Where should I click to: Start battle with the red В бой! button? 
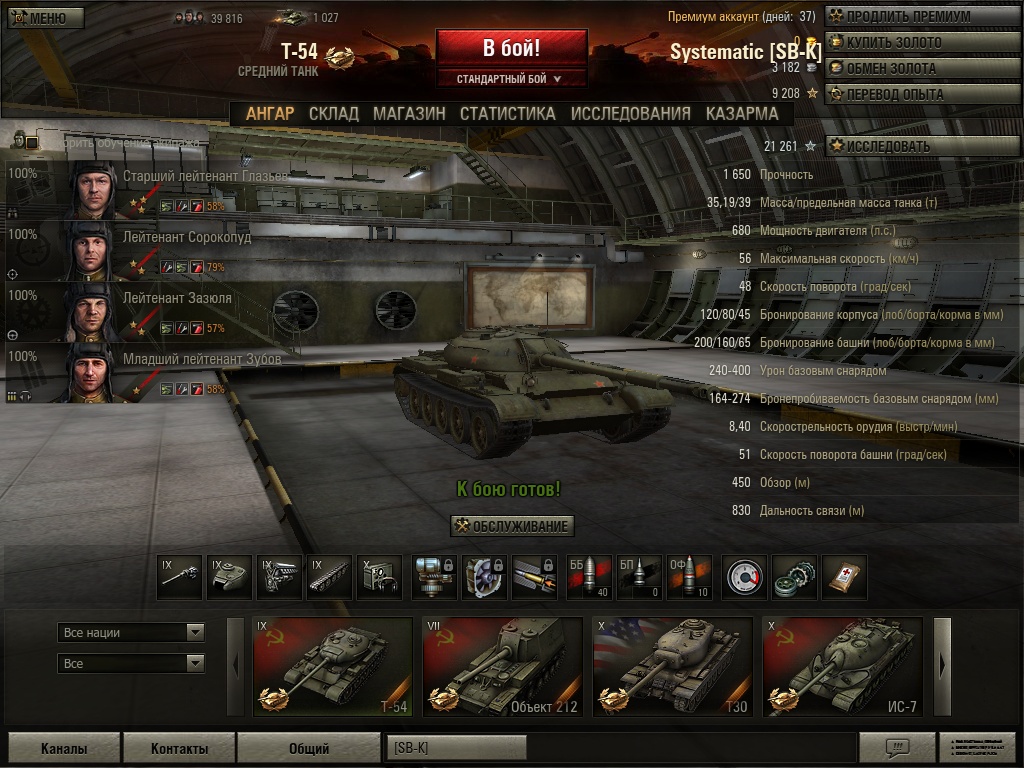pos(511,49)
